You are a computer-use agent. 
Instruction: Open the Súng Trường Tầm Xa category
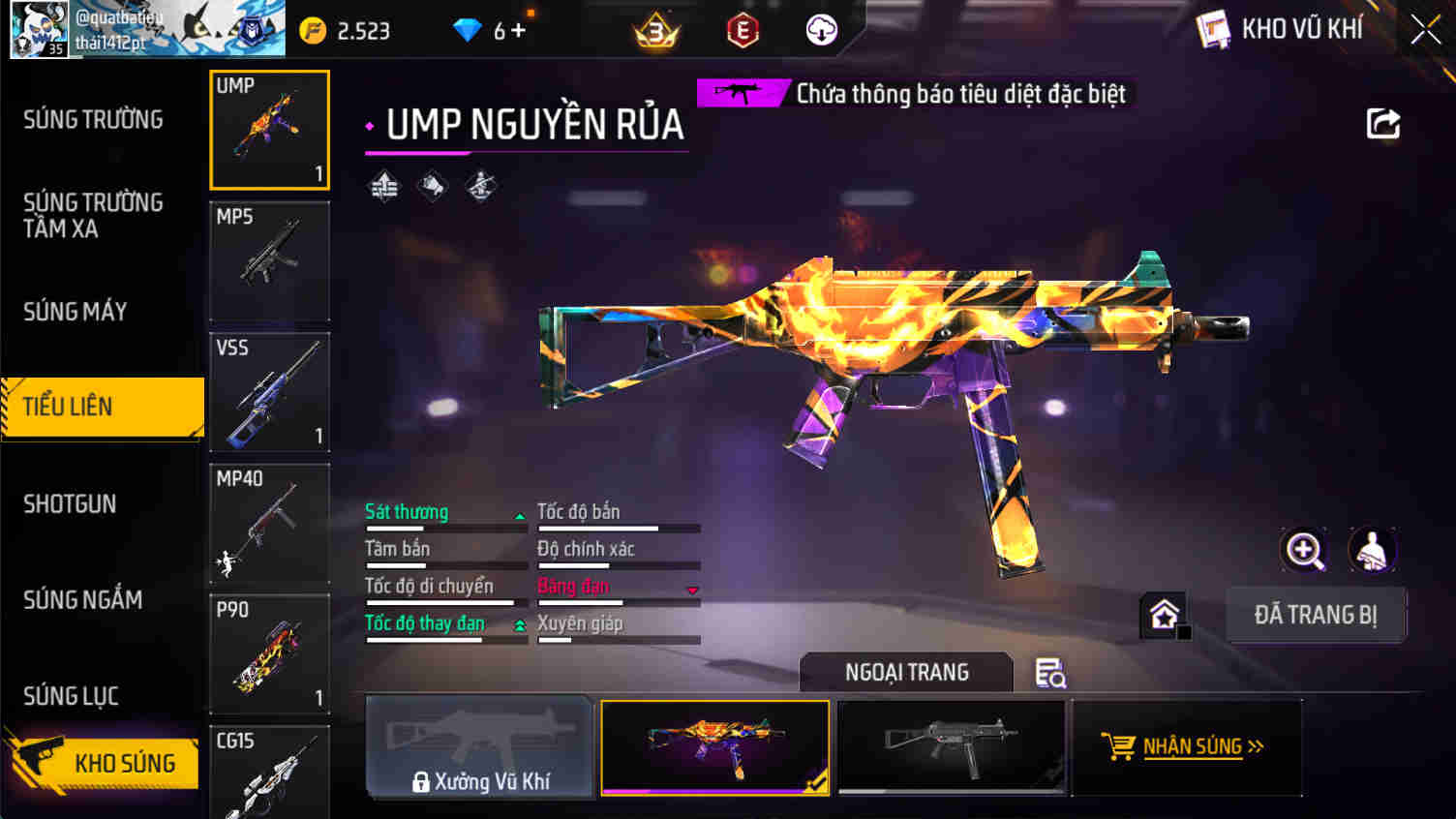tap(93, 215)
